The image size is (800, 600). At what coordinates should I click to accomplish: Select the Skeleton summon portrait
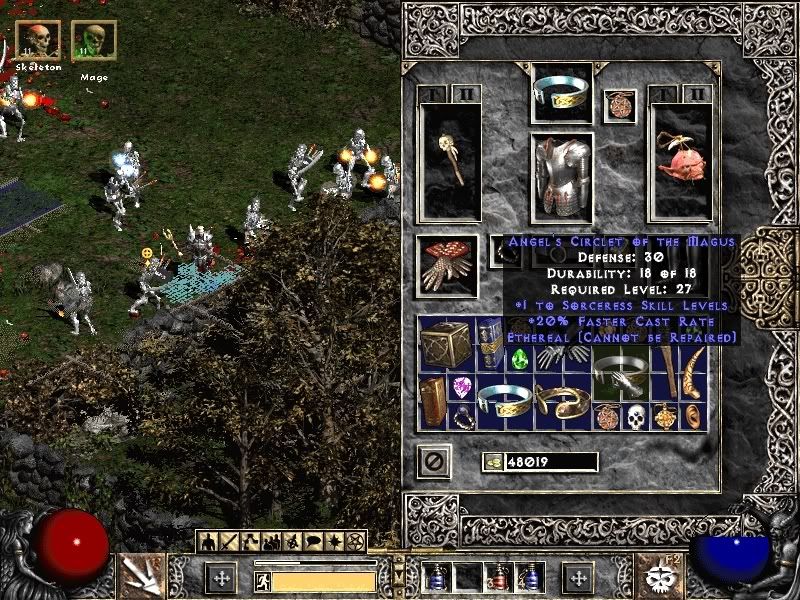pos(38,40)
